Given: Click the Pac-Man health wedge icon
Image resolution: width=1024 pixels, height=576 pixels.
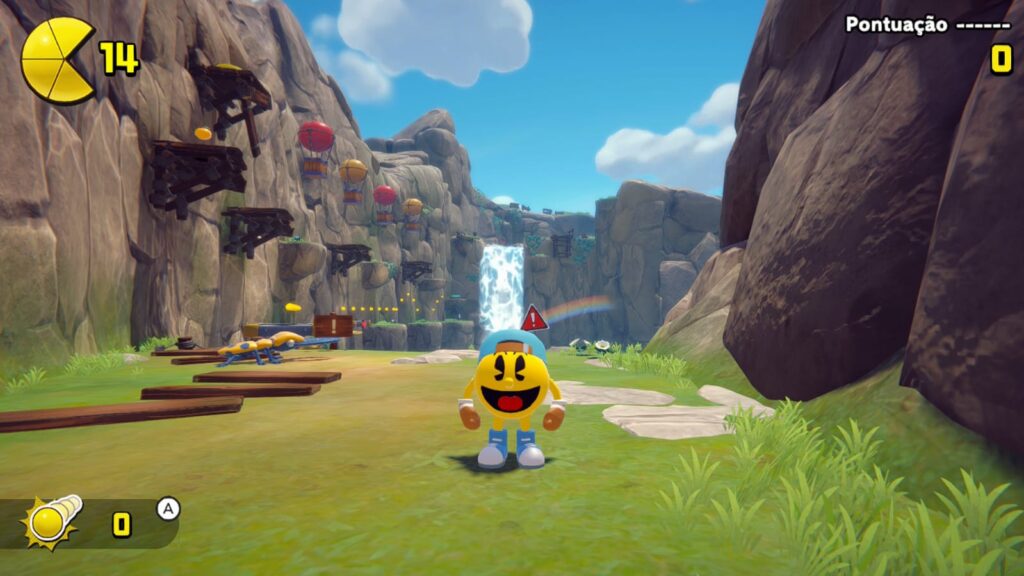Looking at the screenshot, I should (x=57, y=60).
